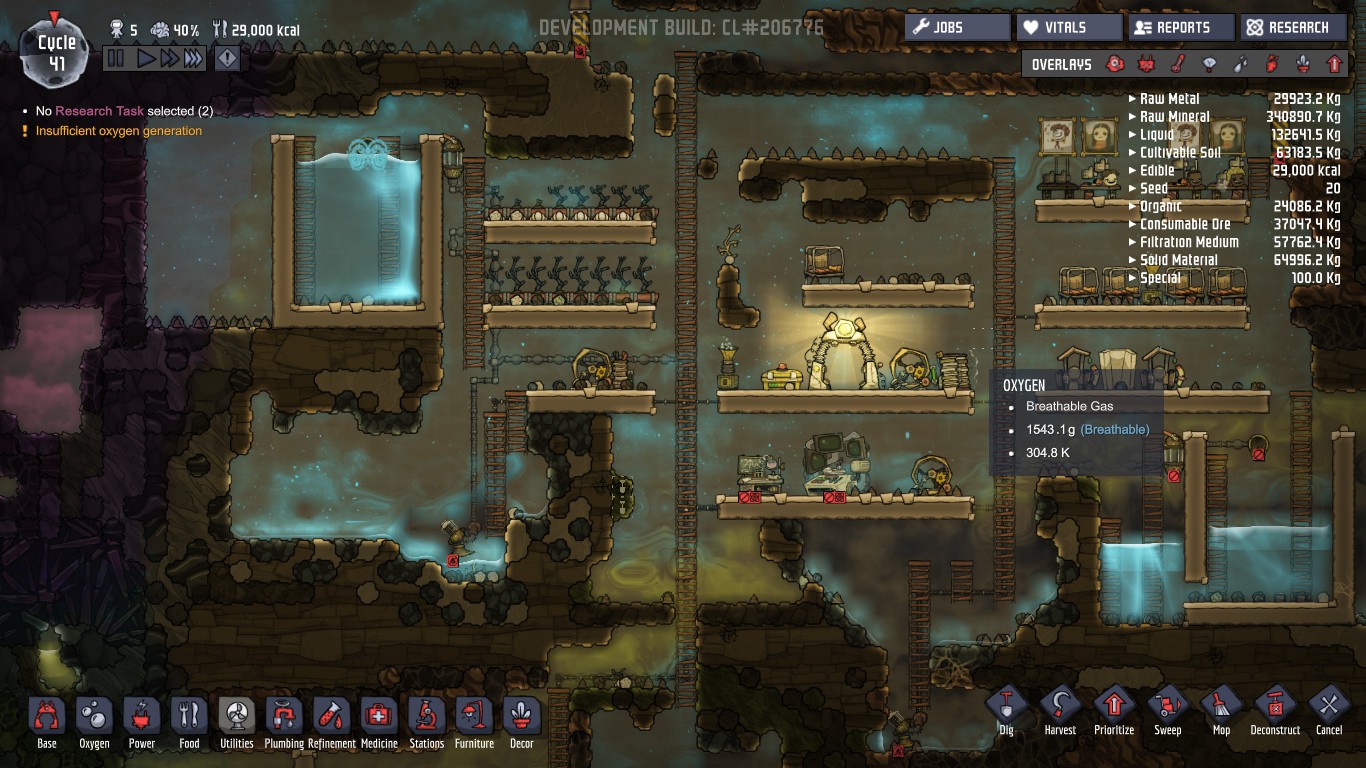Select the Mop tool

[1221, 705]
